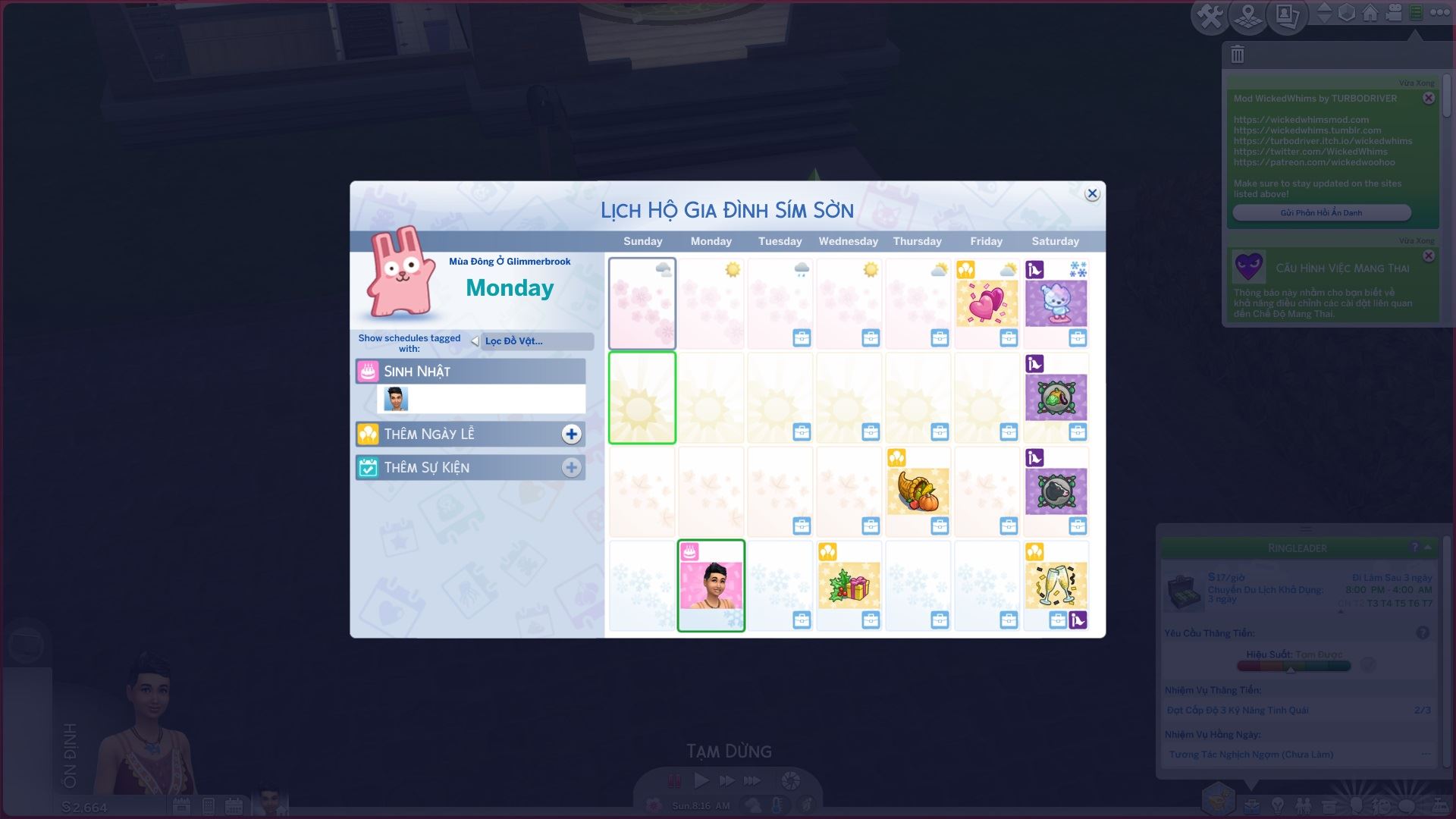
Task: Expand Thêm Sự Kiện with the plus
Action: [571, 467]
